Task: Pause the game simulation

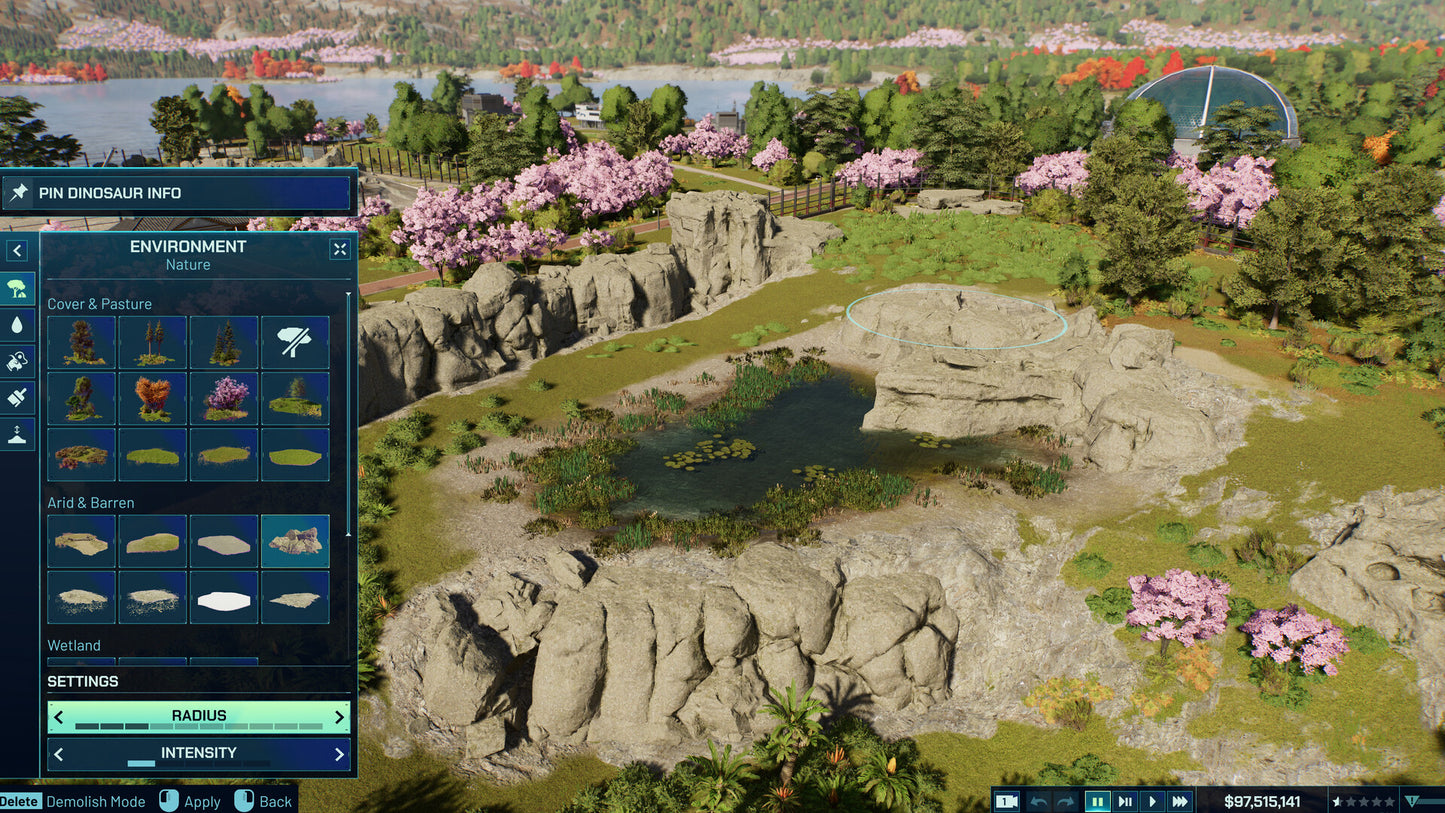Action: pyautogui.click(x=1095, y=801)
